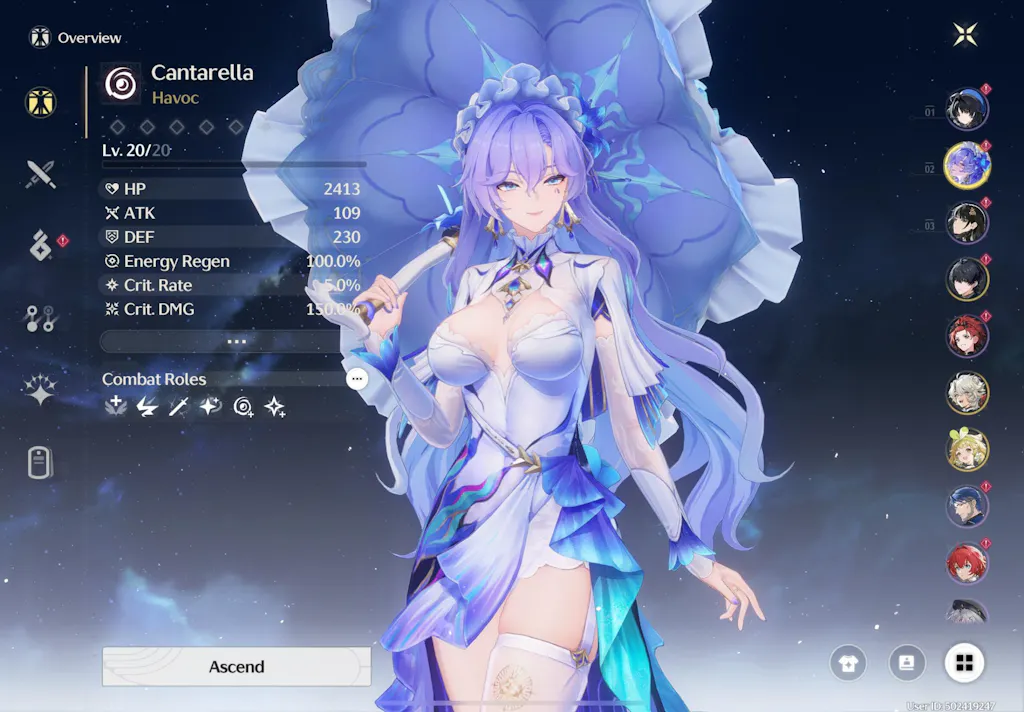Select the blue-beret character in slot 01
Viewport: 1024px width, 712px height.
coord(967,111)
